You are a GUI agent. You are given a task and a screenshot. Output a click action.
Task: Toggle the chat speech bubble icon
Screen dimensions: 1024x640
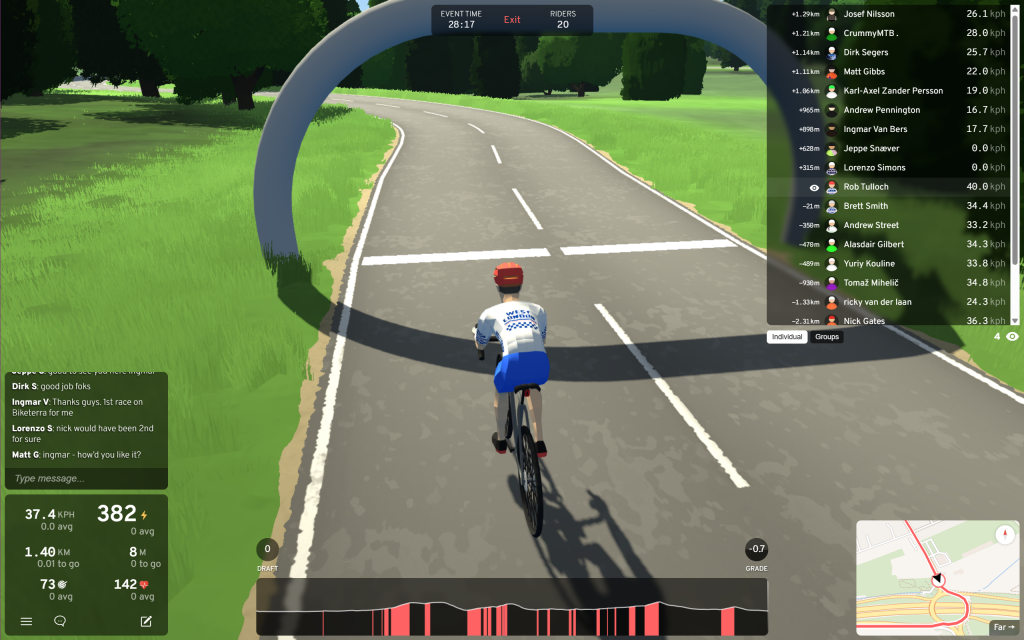[60, 621]
